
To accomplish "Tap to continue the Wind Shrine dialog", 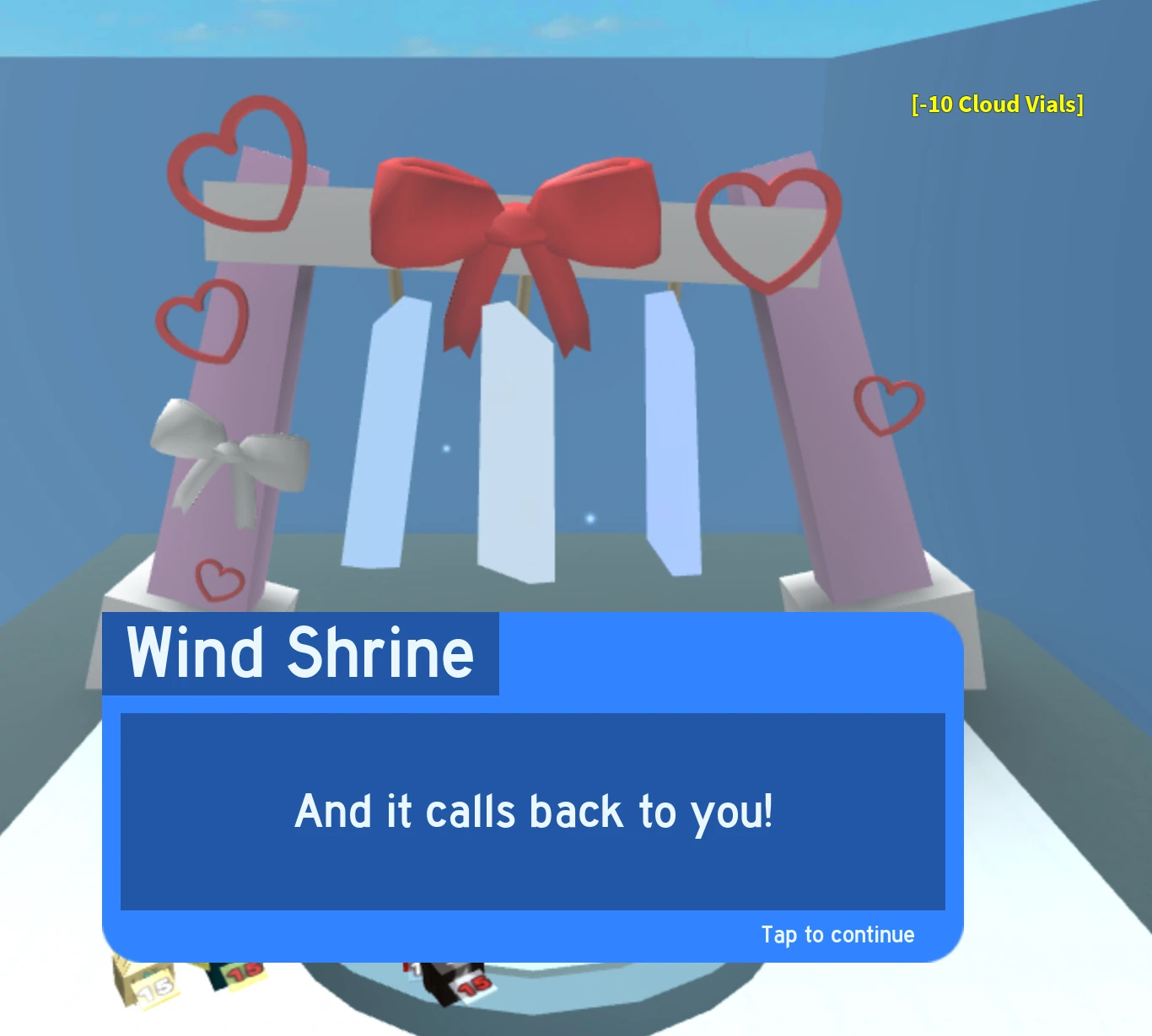I will tap(838, 934).
